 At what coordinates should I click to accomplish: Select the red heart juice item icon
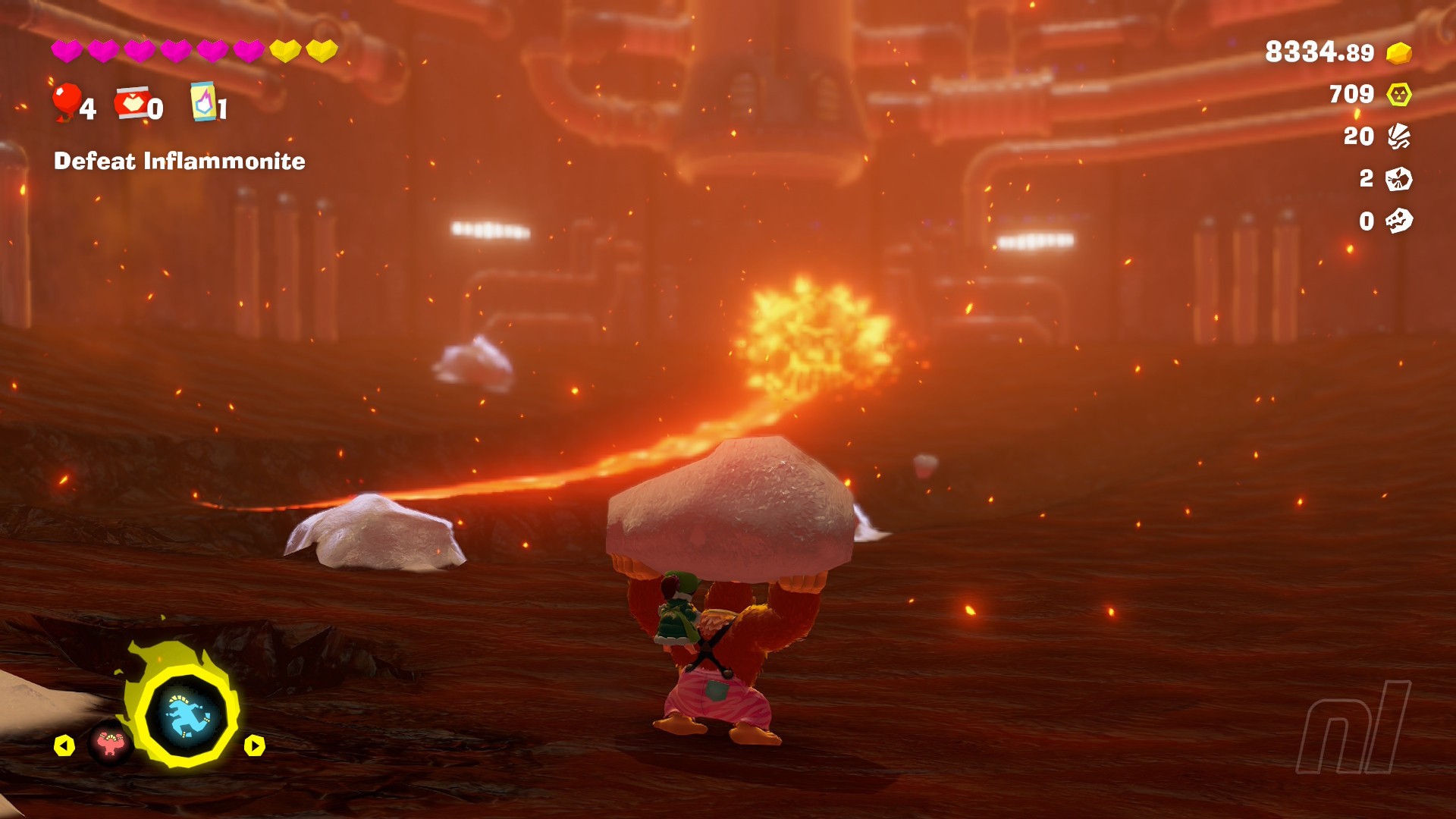click(132, 104)
